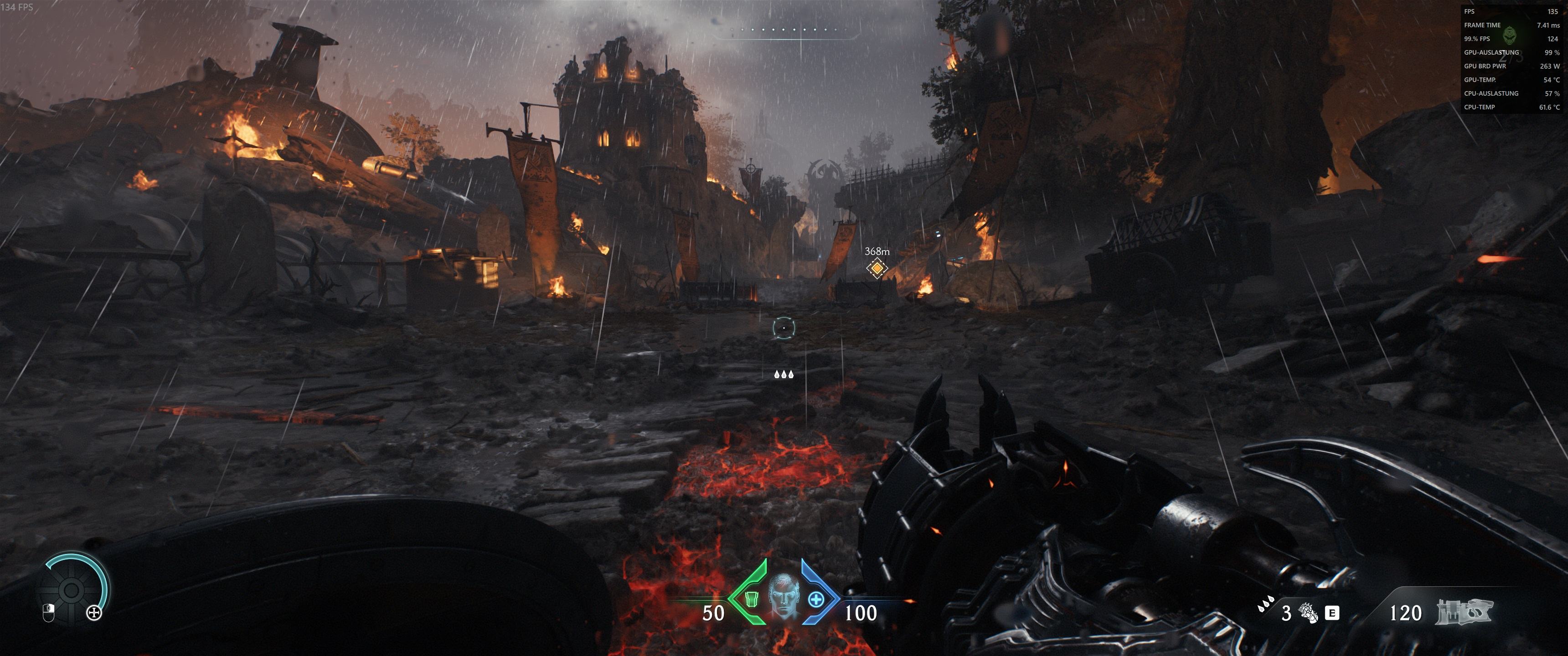Image resolution: width=1568 pixels, height=656 pixels.
Task: Click the orange objective waypoint marker
Action: coord(877,268)
